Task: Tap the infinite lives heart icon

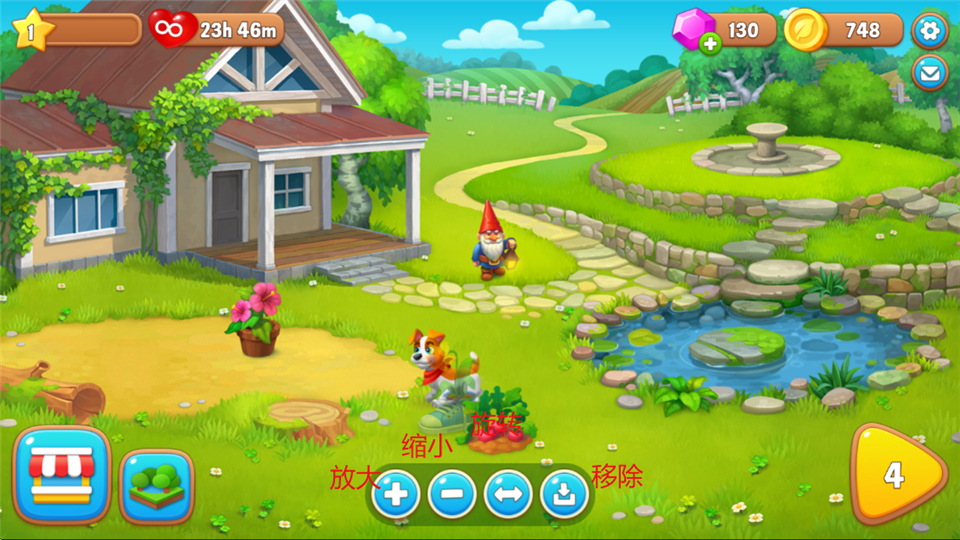Action: (171, 29)
